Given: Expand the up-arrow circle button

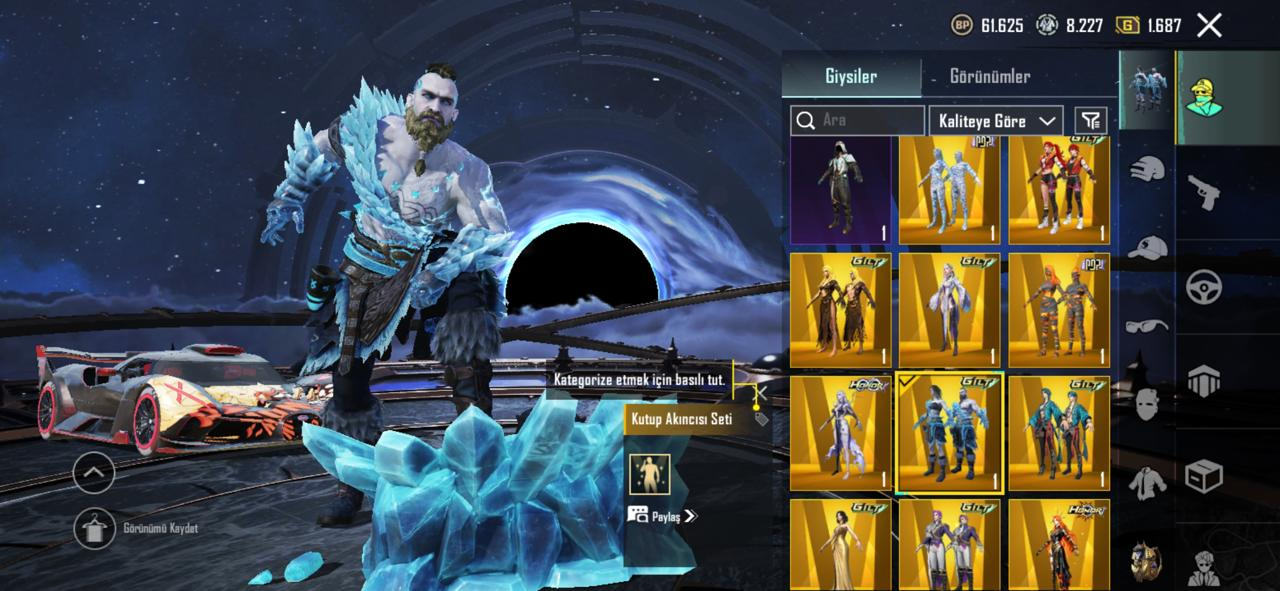Looking at the screenshot, I should coord(94,472).
